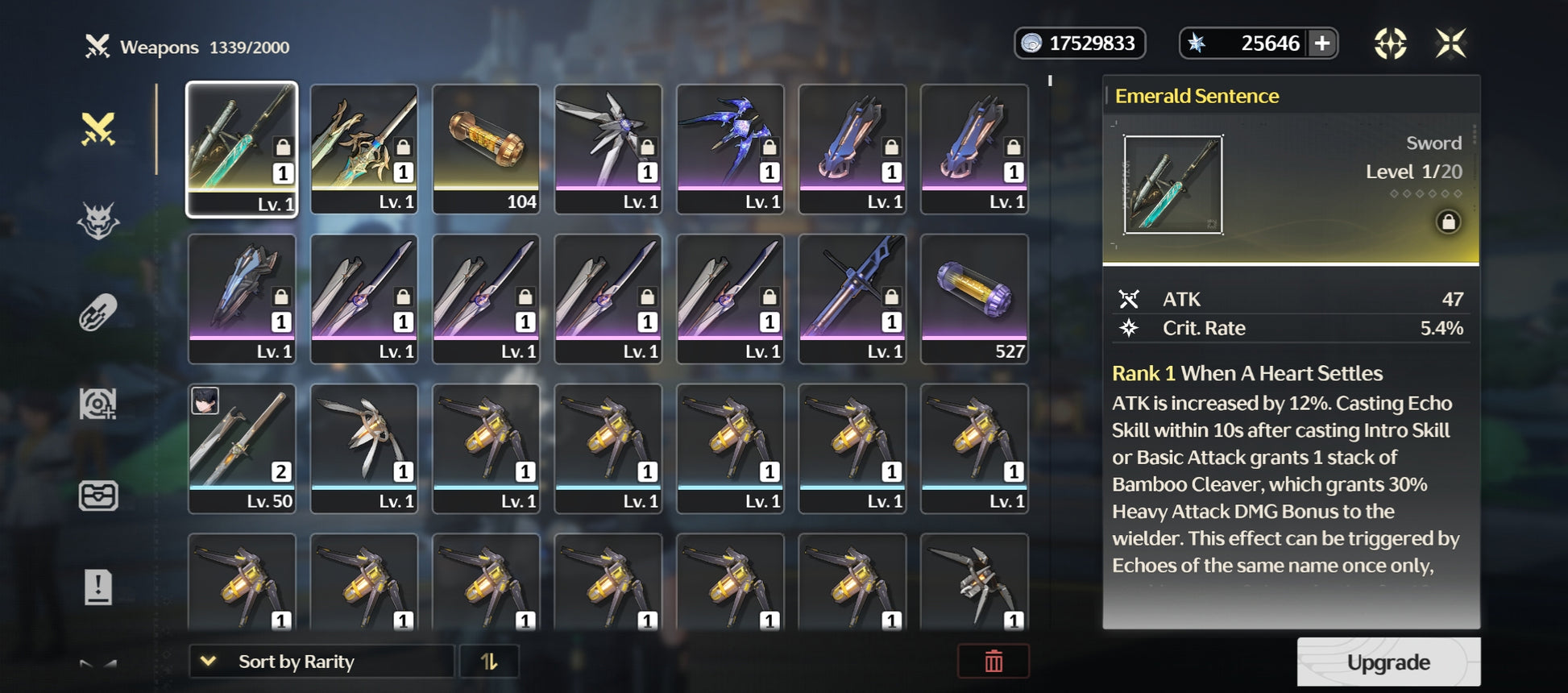The width and height of the screenshot is (1568, 693).
Task: Select the blue winged star weapon
Action: point(730,149)
